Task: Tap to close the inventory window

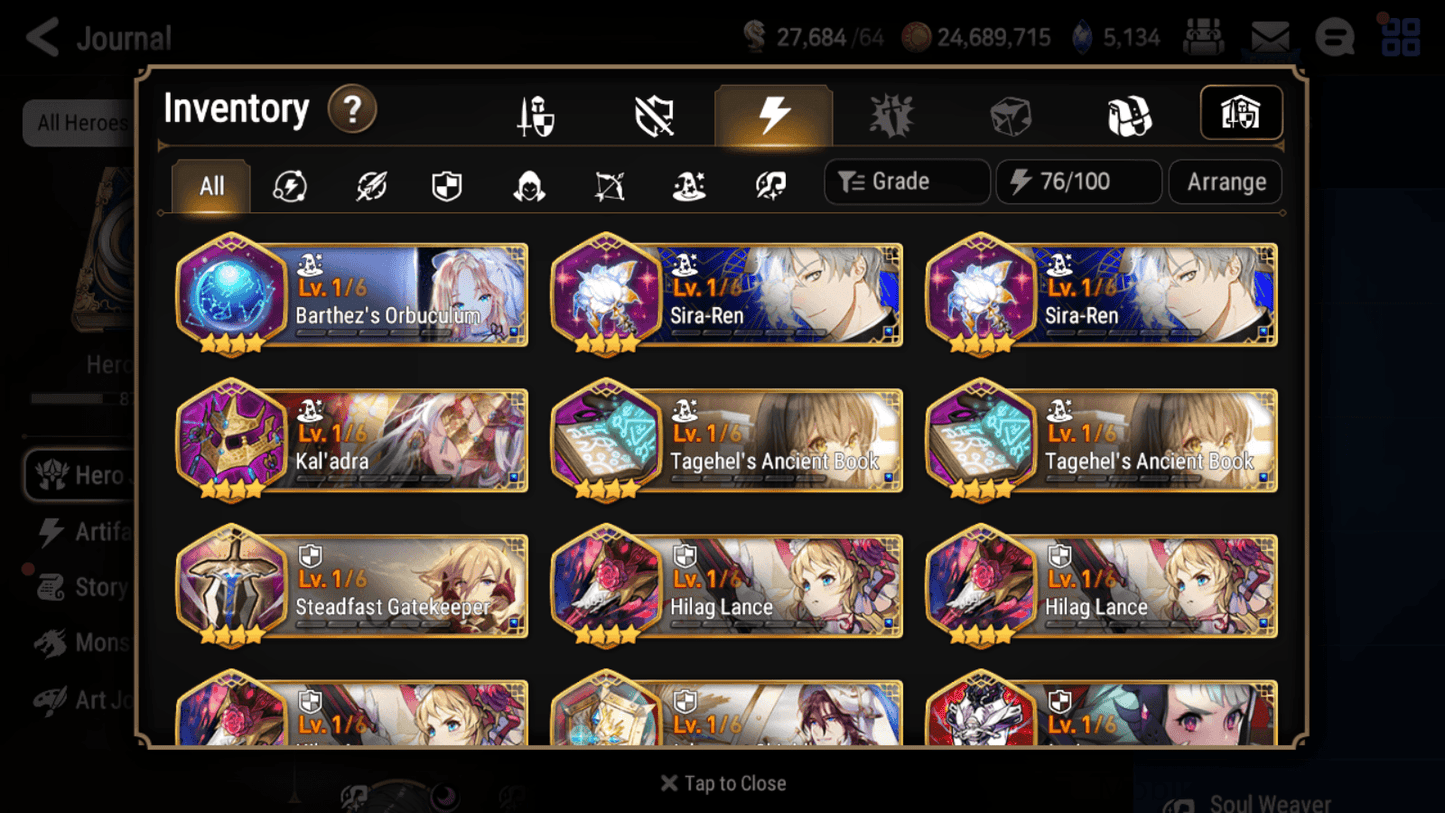Action: [x=722, y=783]
